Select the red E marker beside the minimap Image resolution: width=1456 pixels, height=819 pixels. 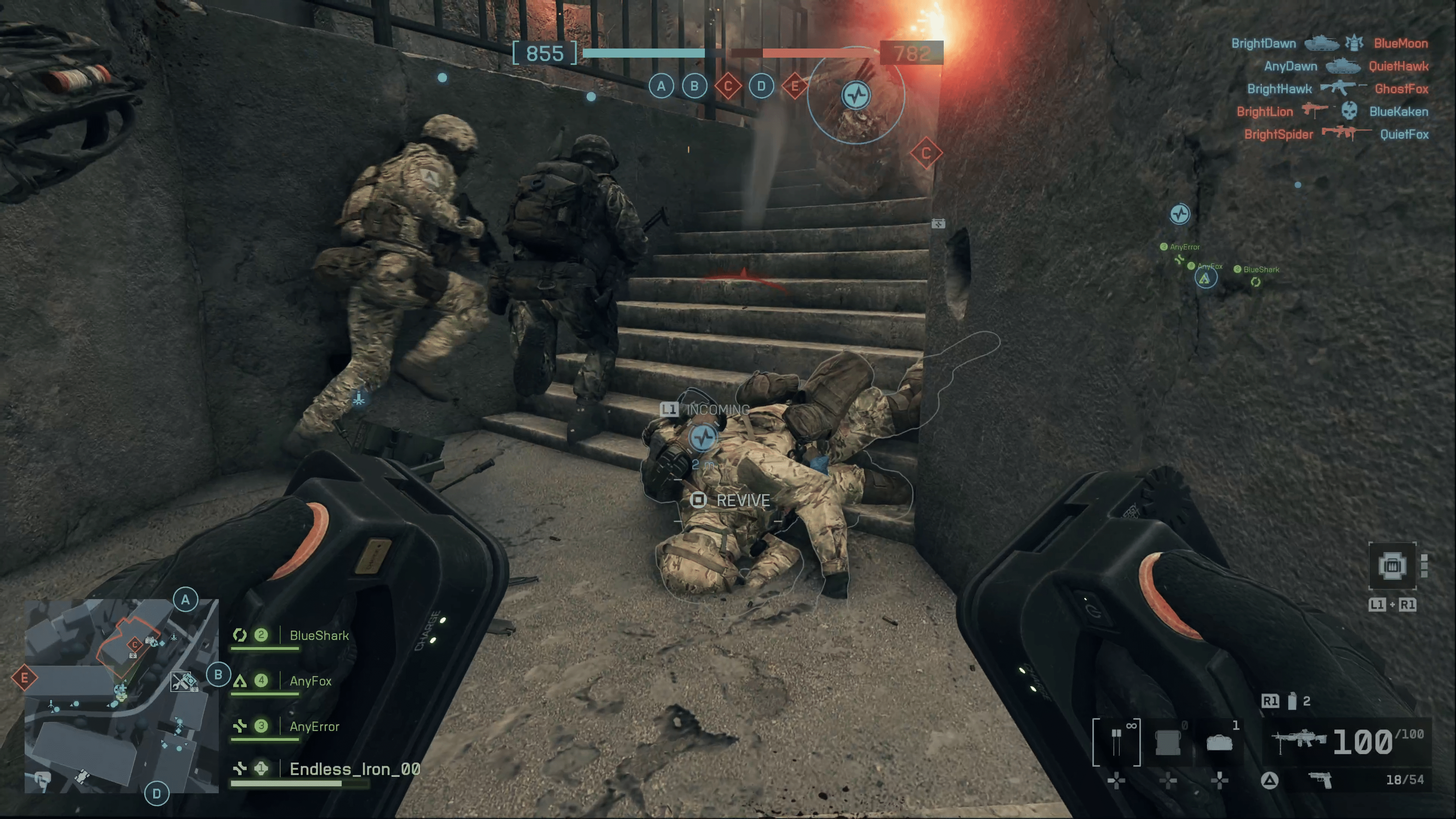coord(24,678)
